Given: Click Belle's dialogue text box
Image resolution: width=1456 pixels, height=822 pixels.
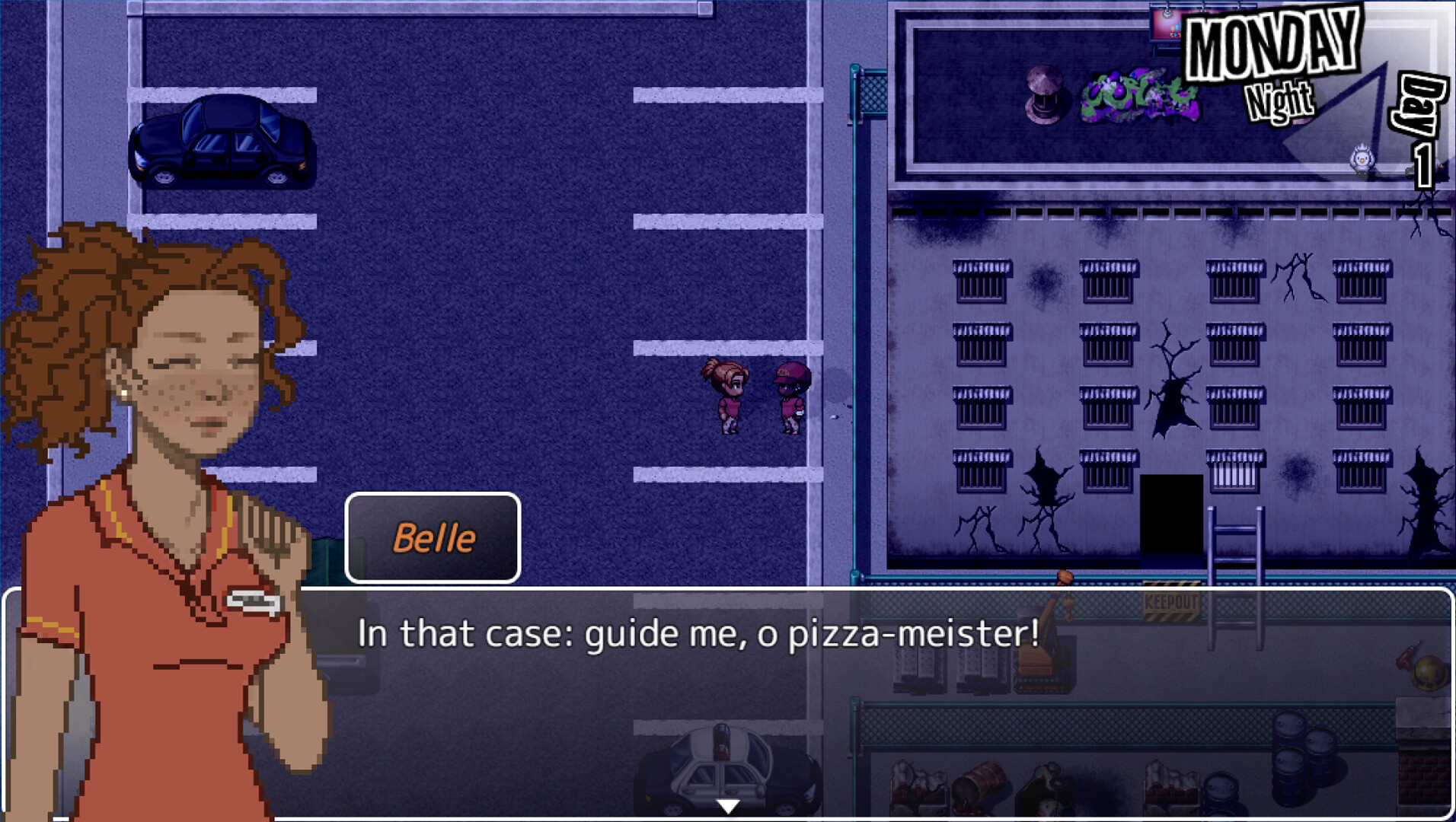Looking at the screenshot, I should [838, 685].
